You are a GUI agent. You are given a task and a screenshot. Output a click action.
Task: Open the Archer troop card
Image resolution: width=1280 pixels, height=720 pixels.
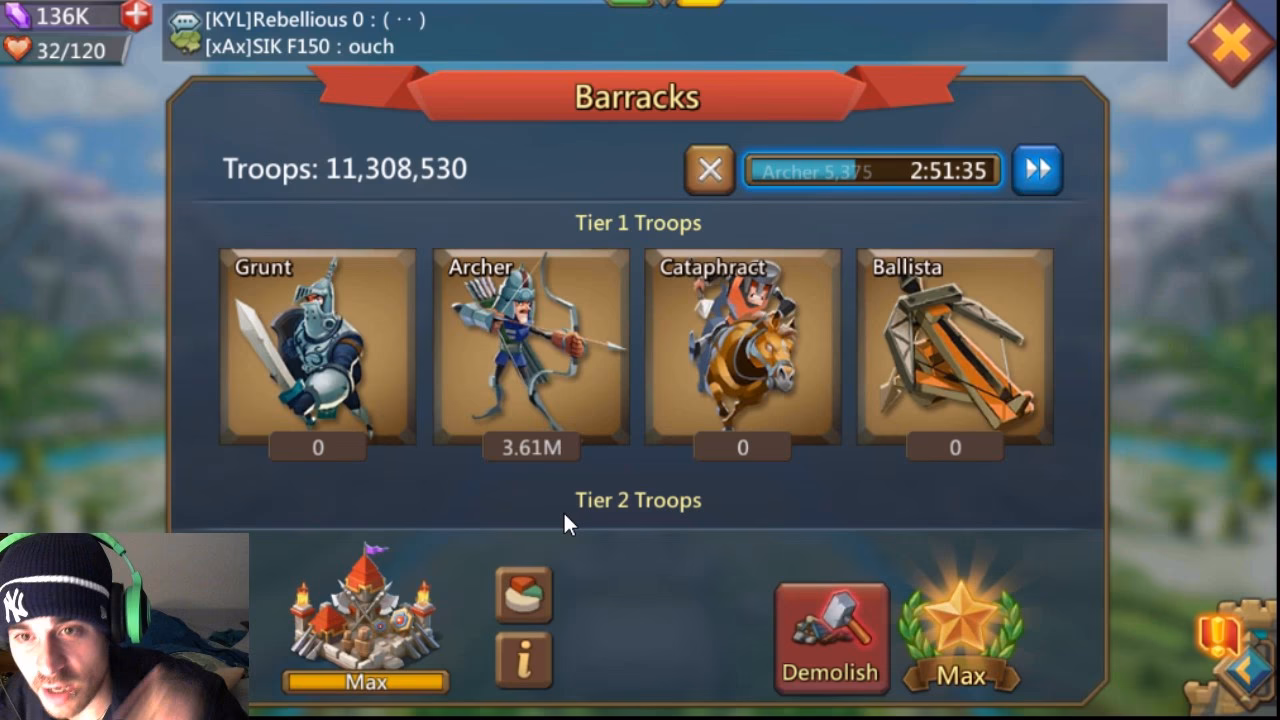[531, 345]
